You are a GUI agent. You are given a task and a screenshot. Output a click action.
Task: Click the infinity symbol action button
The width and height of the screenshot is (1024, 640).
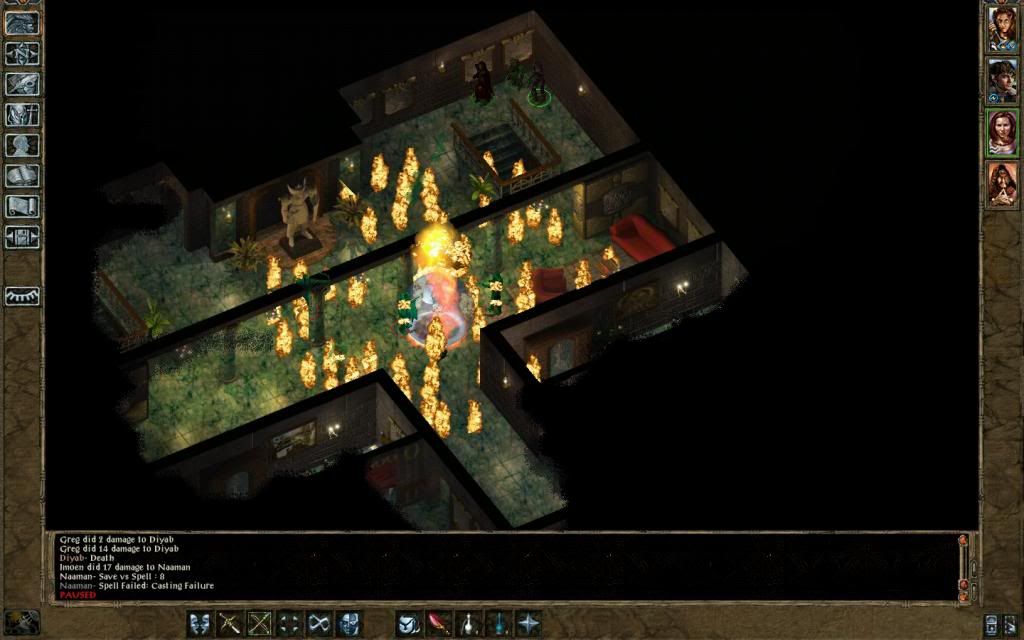tap(319, 622)
